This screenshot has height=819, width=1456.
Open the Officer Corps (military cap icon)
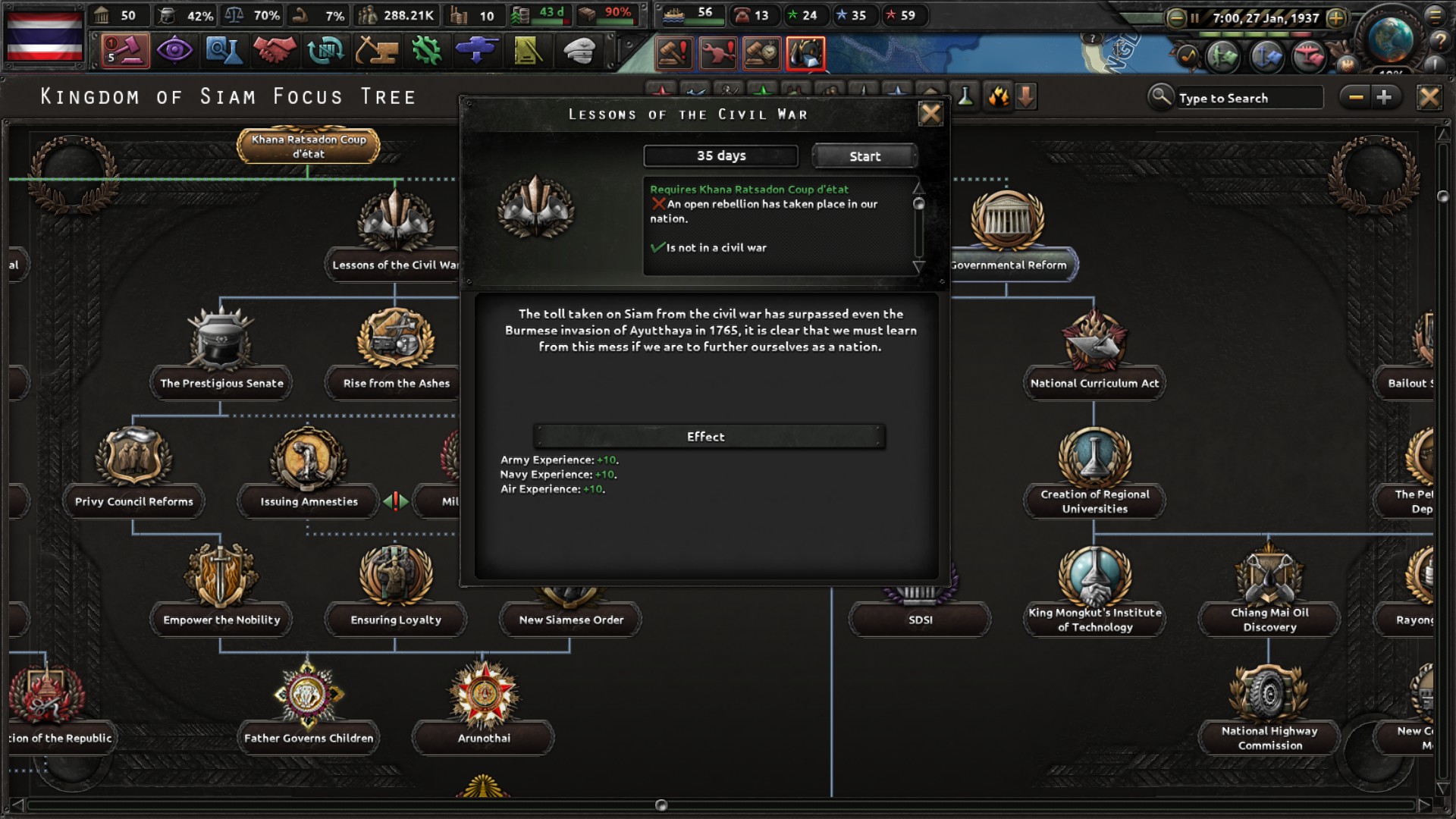tap(579, 51)
